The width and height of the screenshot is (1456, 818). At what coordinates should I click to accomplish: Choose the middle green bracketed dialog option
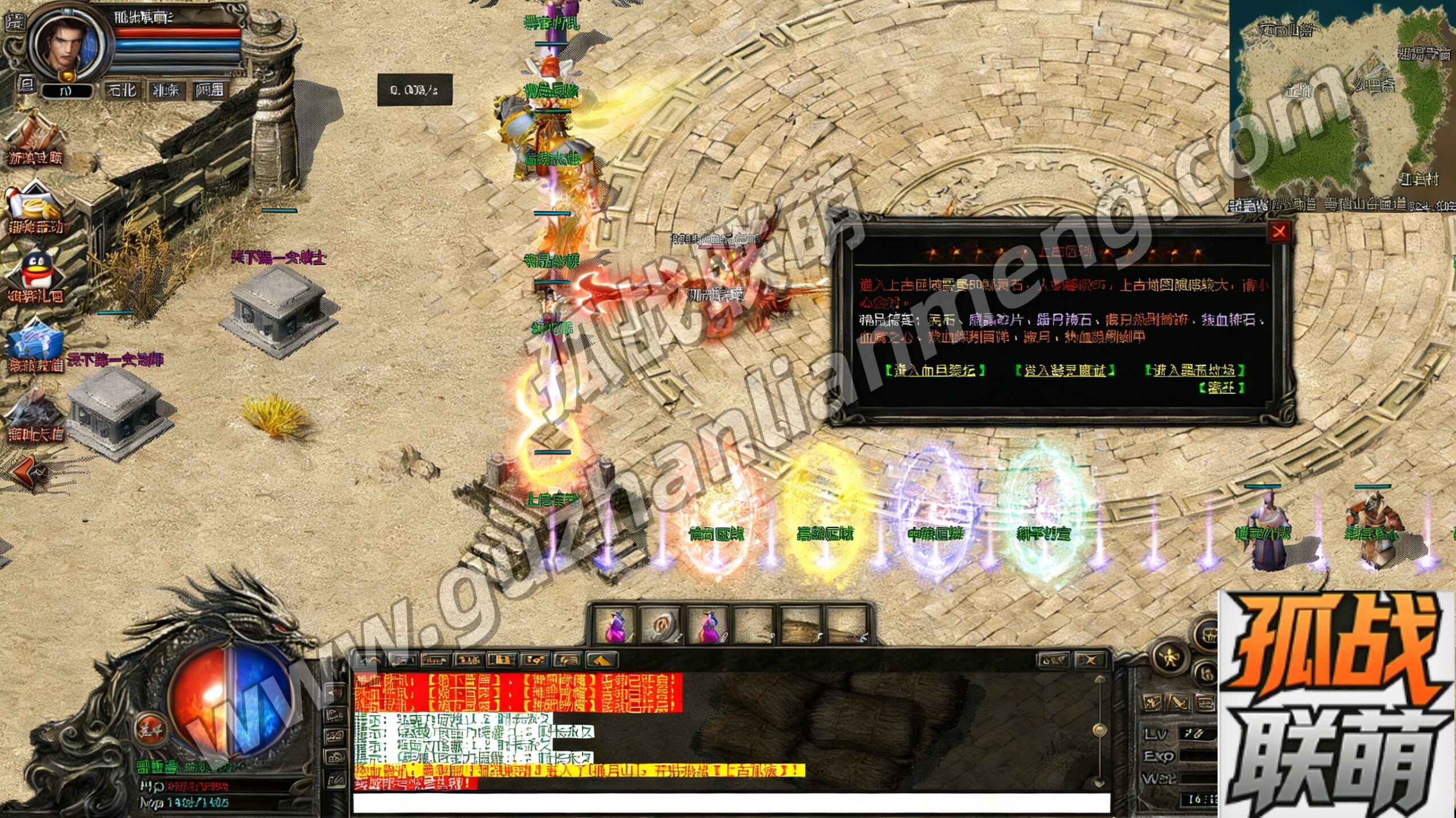click(x=1065, y=370)
